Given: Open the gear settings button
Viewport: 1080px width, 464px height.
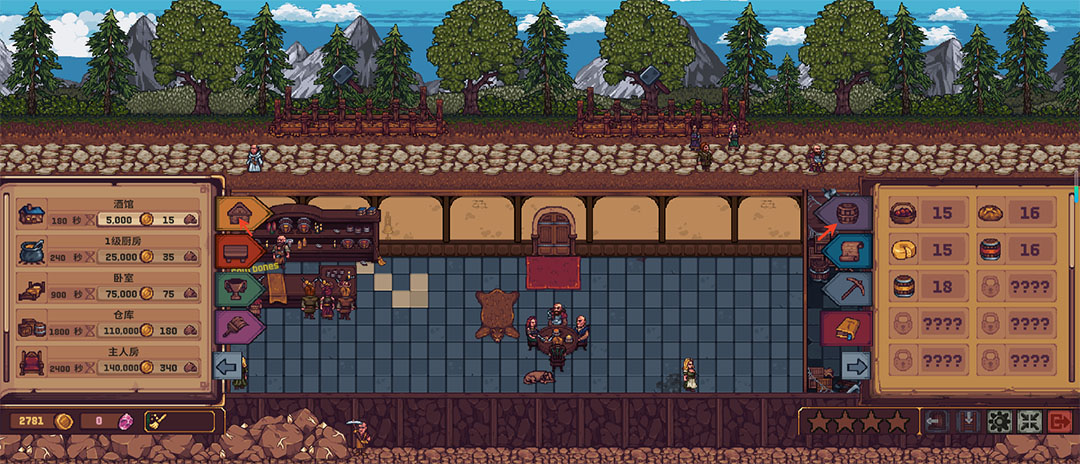Looking at the screenshot, I should (999, 422).
